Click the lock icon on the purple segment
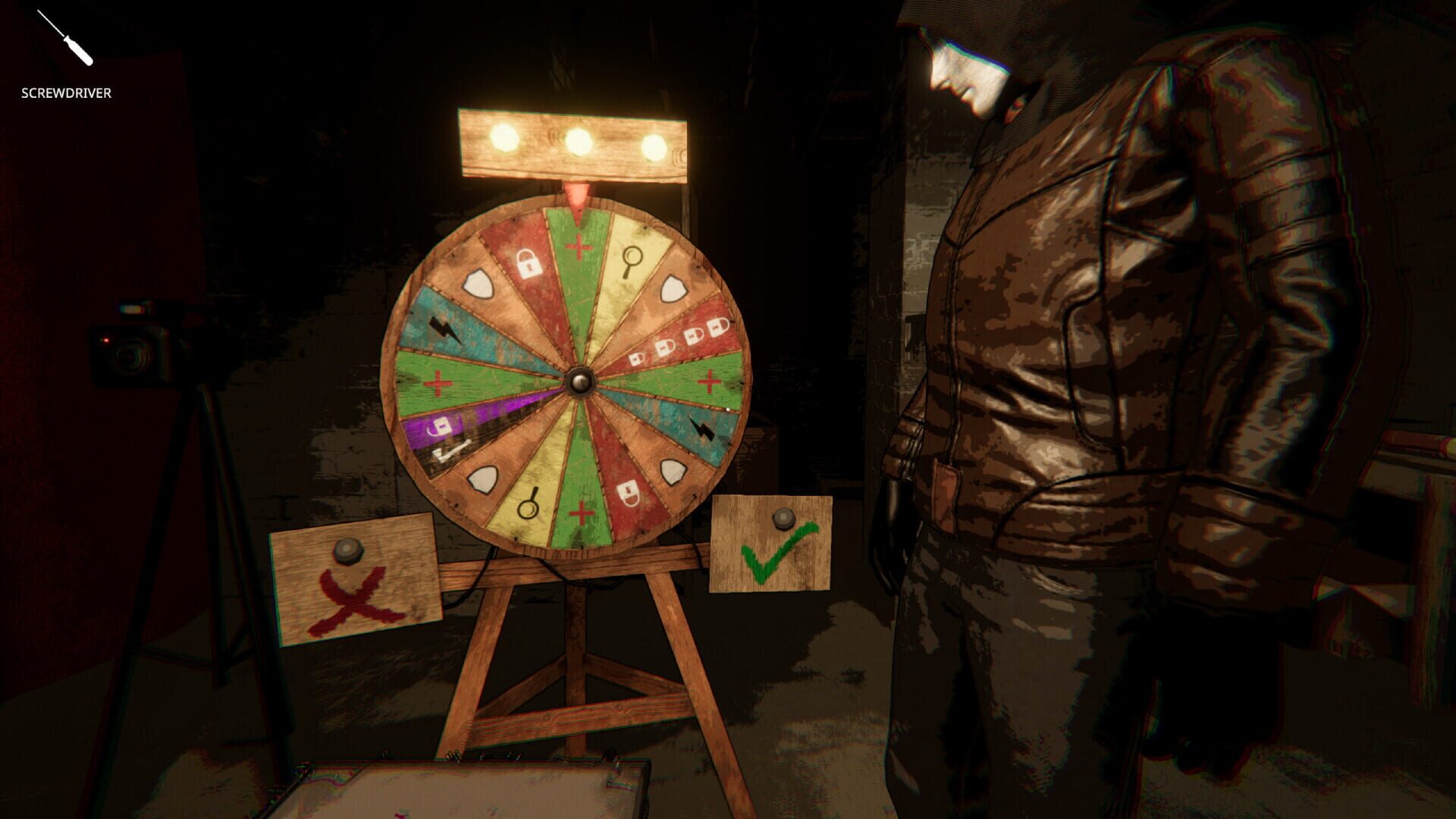1456x819 pixels. (x=441, y=426)
